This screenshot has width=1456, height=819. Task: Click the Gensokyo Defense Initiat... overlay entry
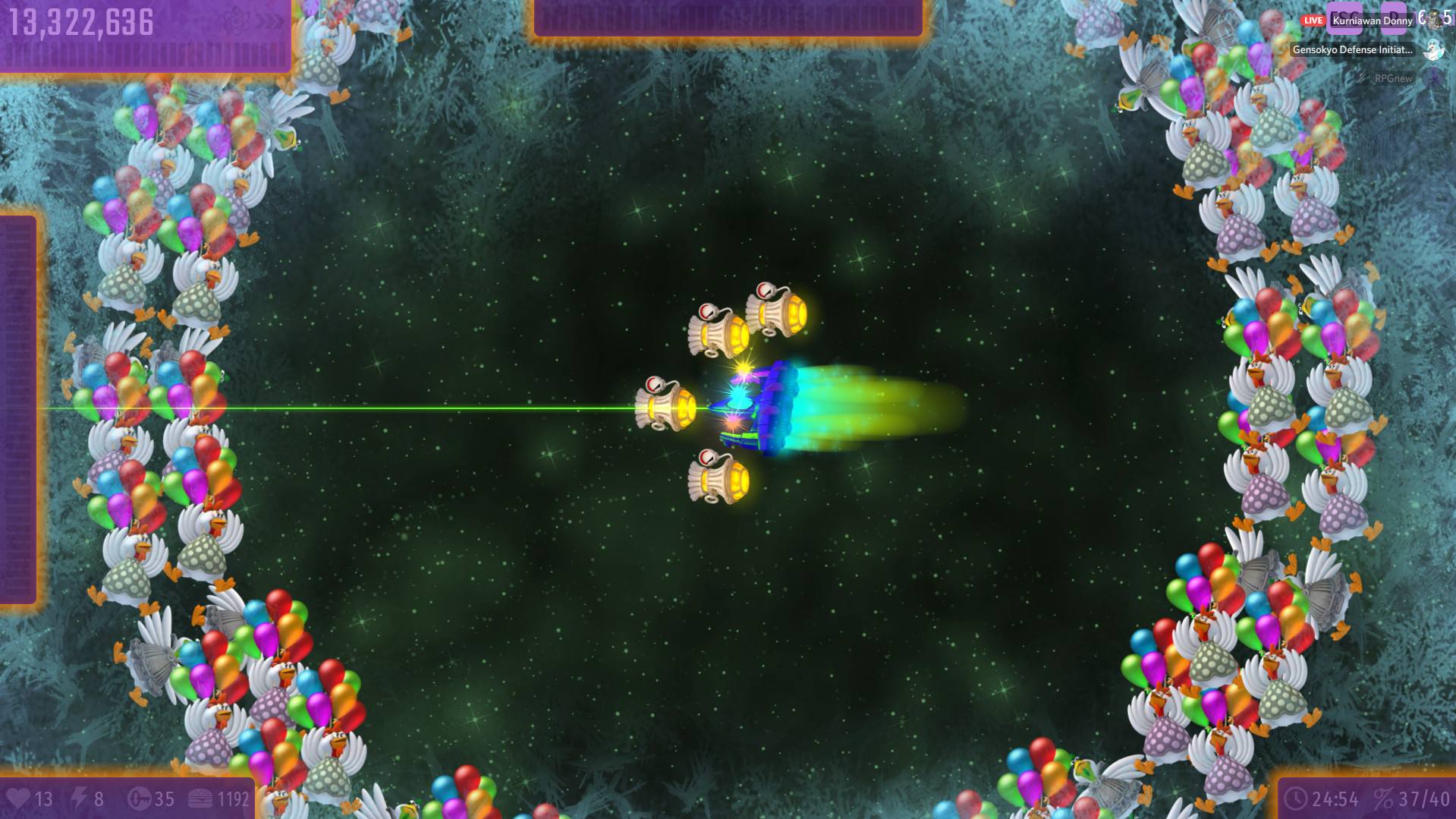click(x=1352, y=49)
